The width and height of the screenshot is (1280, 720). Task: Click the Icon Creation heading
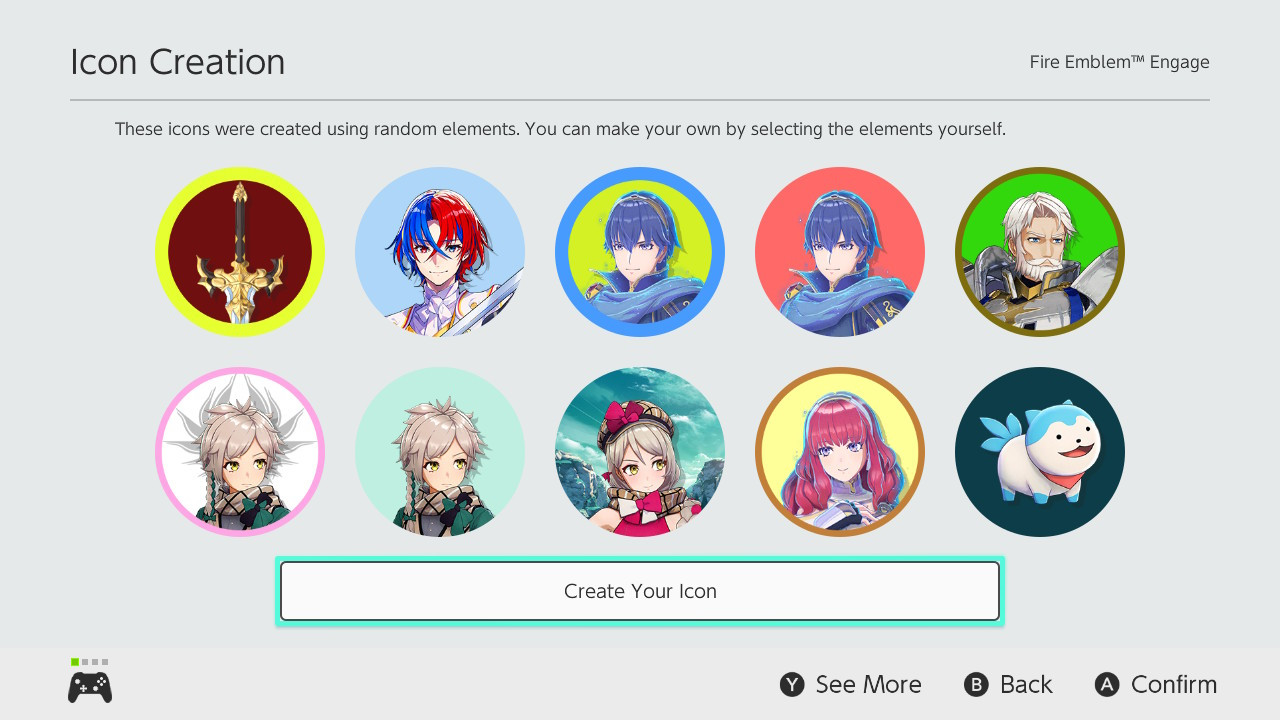(177, 61)
